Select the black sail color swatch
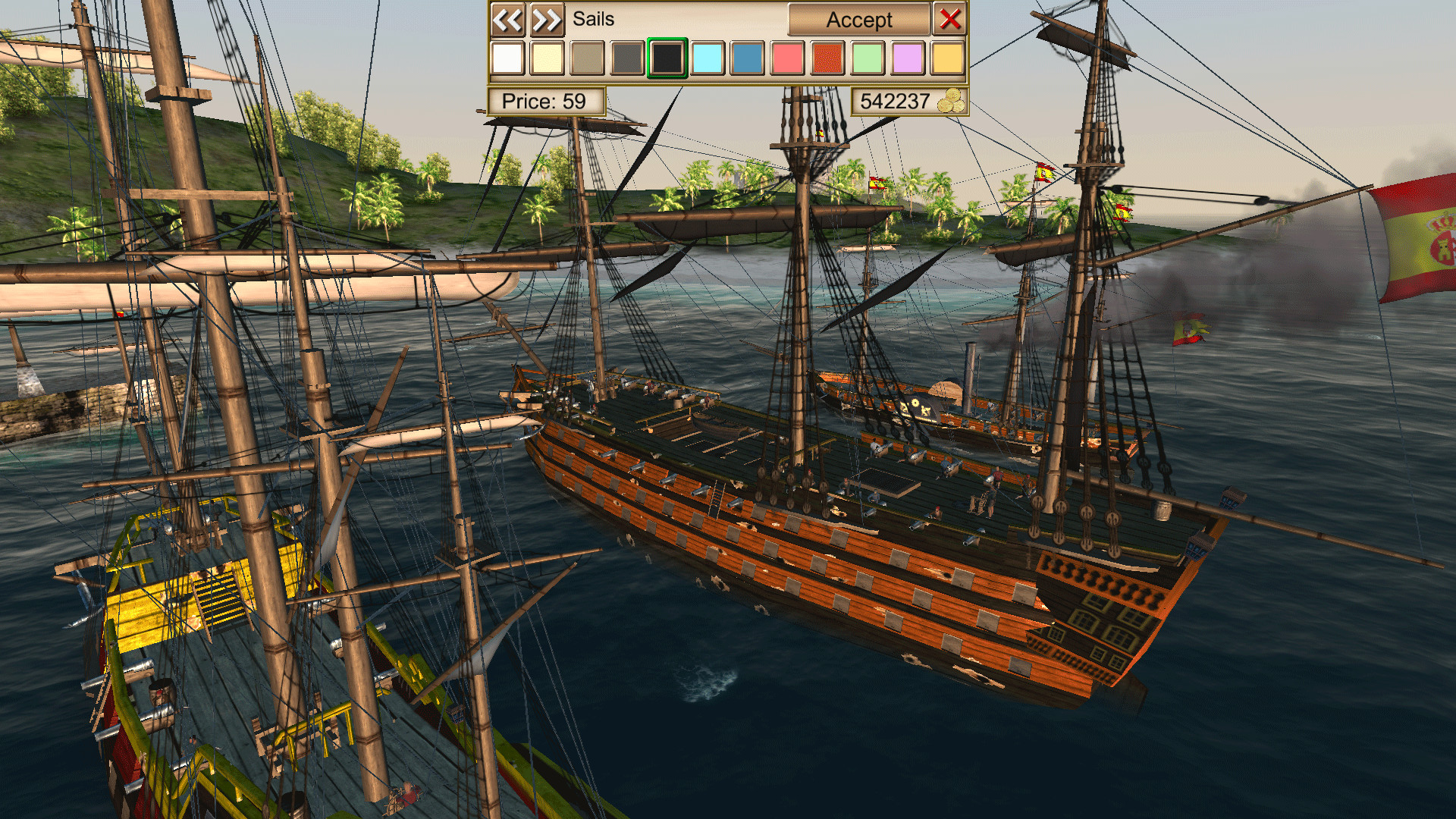This screenshot has height=819, width=1456. [x=667, y=58]
